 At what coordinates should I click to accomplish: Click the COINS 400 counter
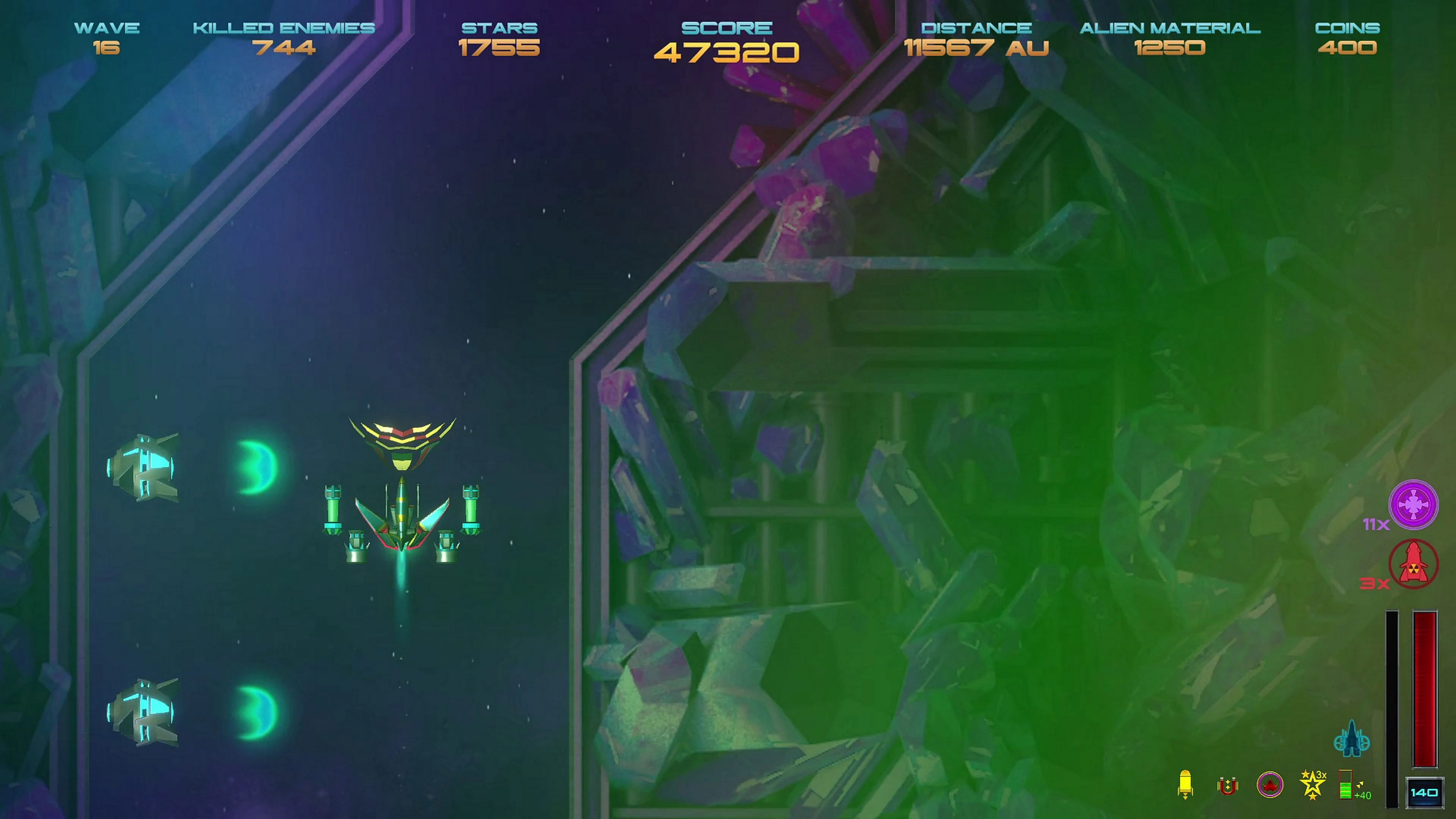[x=1346, y=38]
